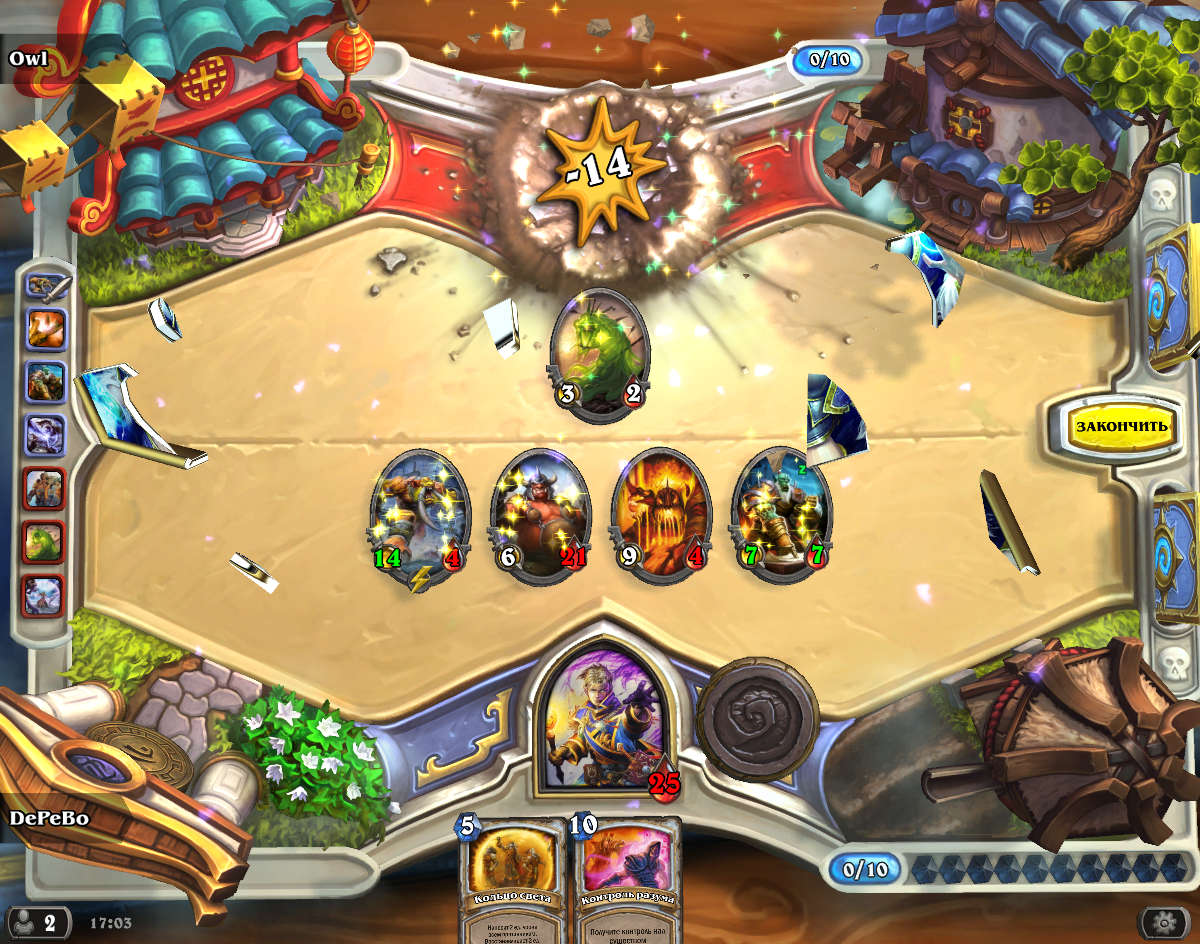Click the yellow ЗАКОНЧИТЬ end turn button

pos(1121,426)
